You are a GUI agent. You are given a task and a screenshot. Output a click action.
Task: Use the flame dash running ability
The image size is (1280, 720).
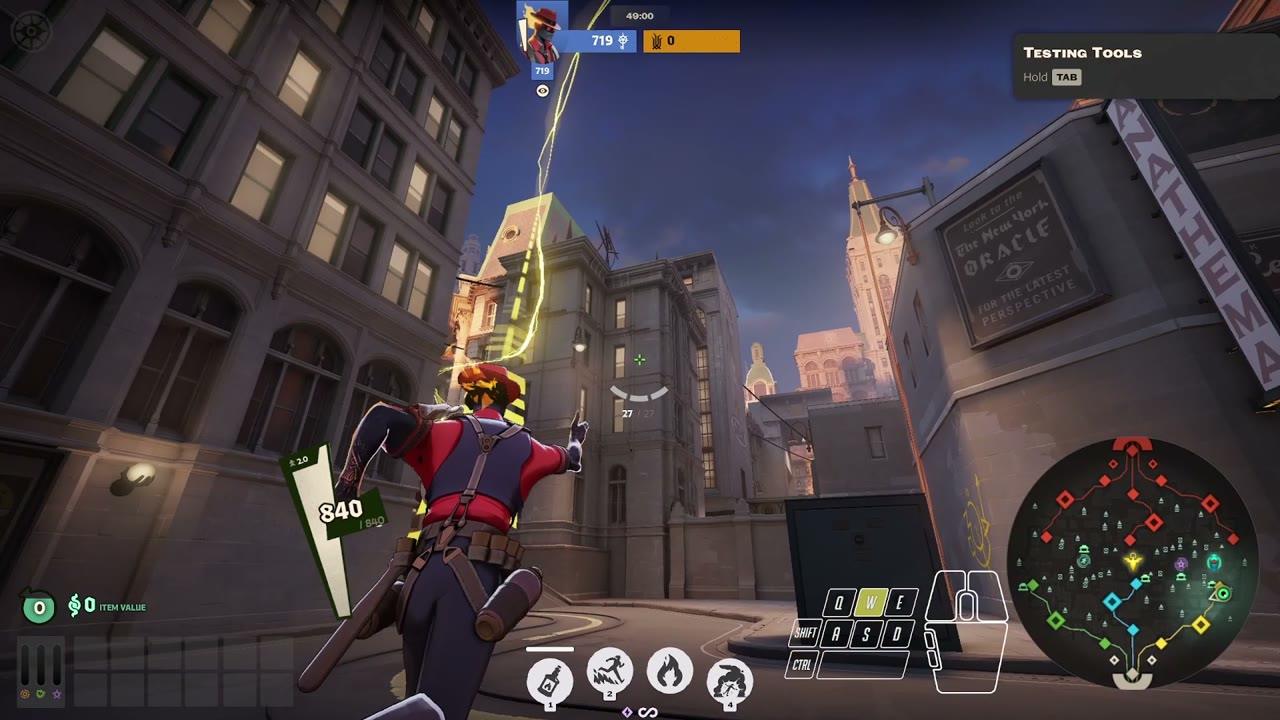pos(609,672)
